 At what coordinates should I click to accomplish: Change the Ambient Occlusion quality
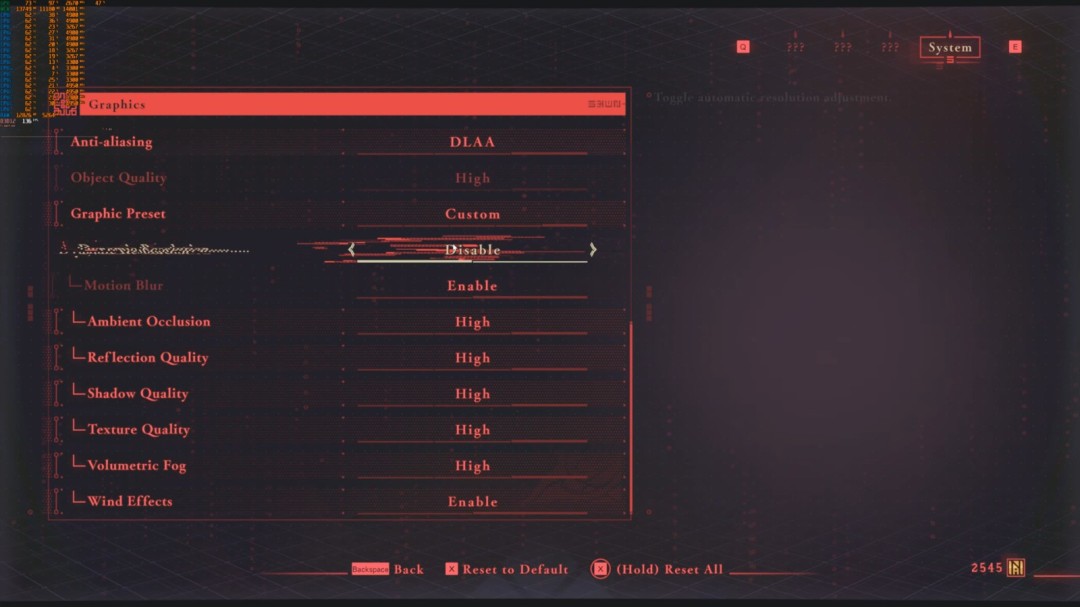(x=472, y=322)
